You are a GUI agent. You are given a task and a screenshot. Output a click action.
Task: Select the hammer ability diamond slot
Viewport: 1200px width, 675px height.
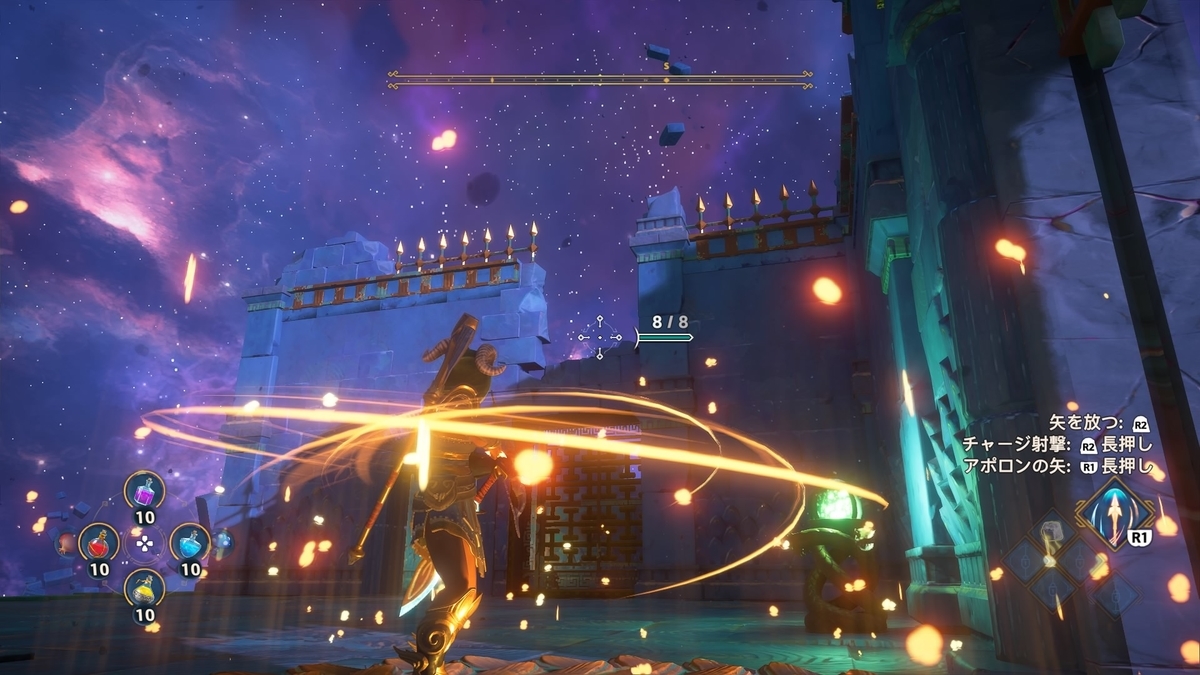click(x=1054, y=535)
